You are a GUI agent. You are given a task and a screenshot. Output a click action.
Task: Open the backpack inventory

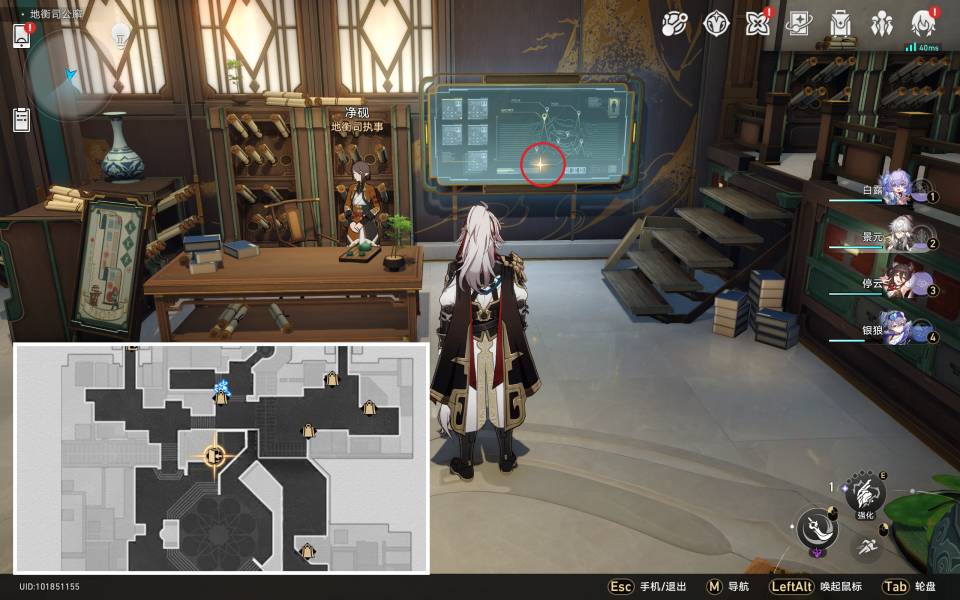[x=840, y=23]
